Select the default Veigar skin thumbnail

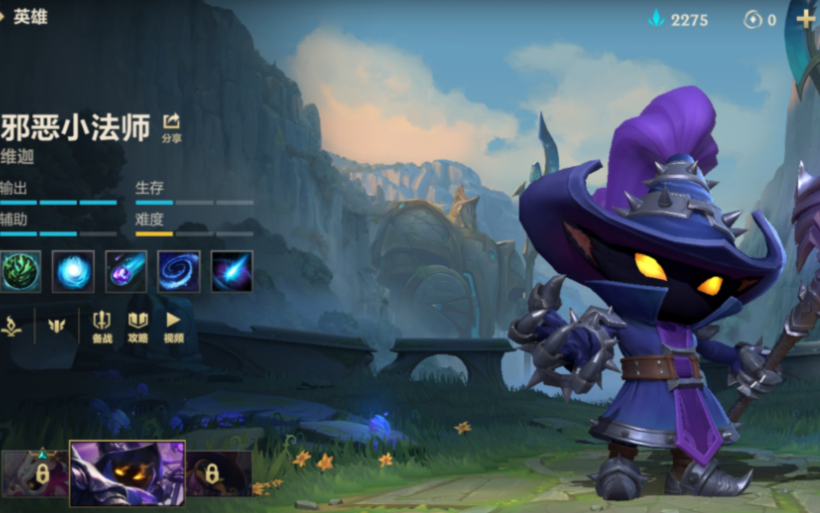[127, 473]
